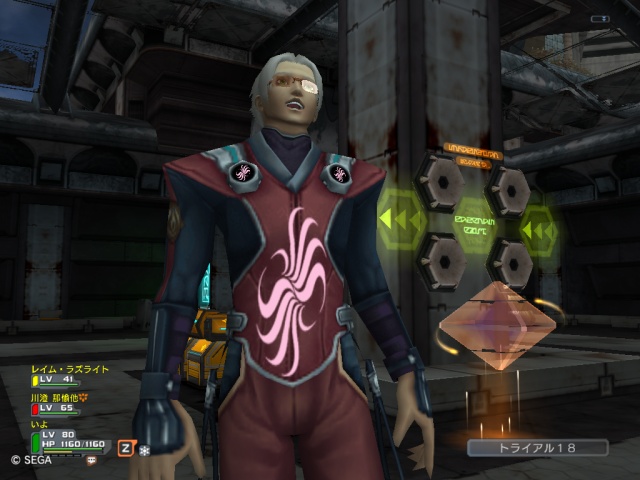
Task: Click the small network indicator icon
Action: point(599,19)
